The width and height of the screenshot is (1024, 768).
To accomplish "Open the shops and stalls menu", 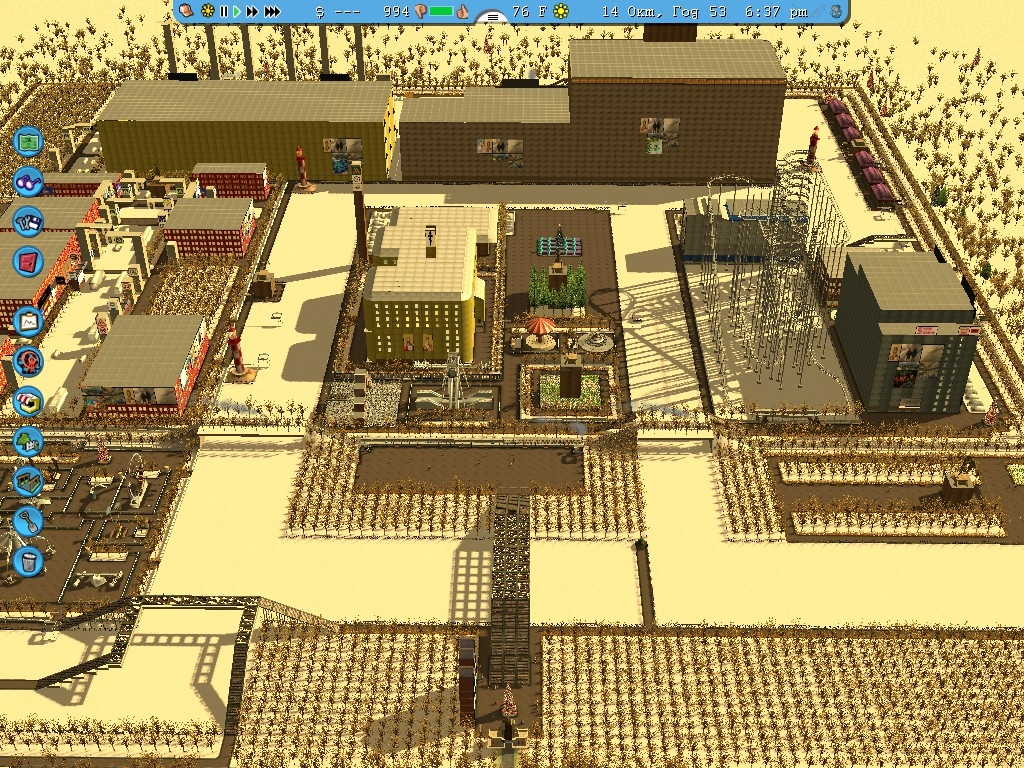I will pos(28,401).
